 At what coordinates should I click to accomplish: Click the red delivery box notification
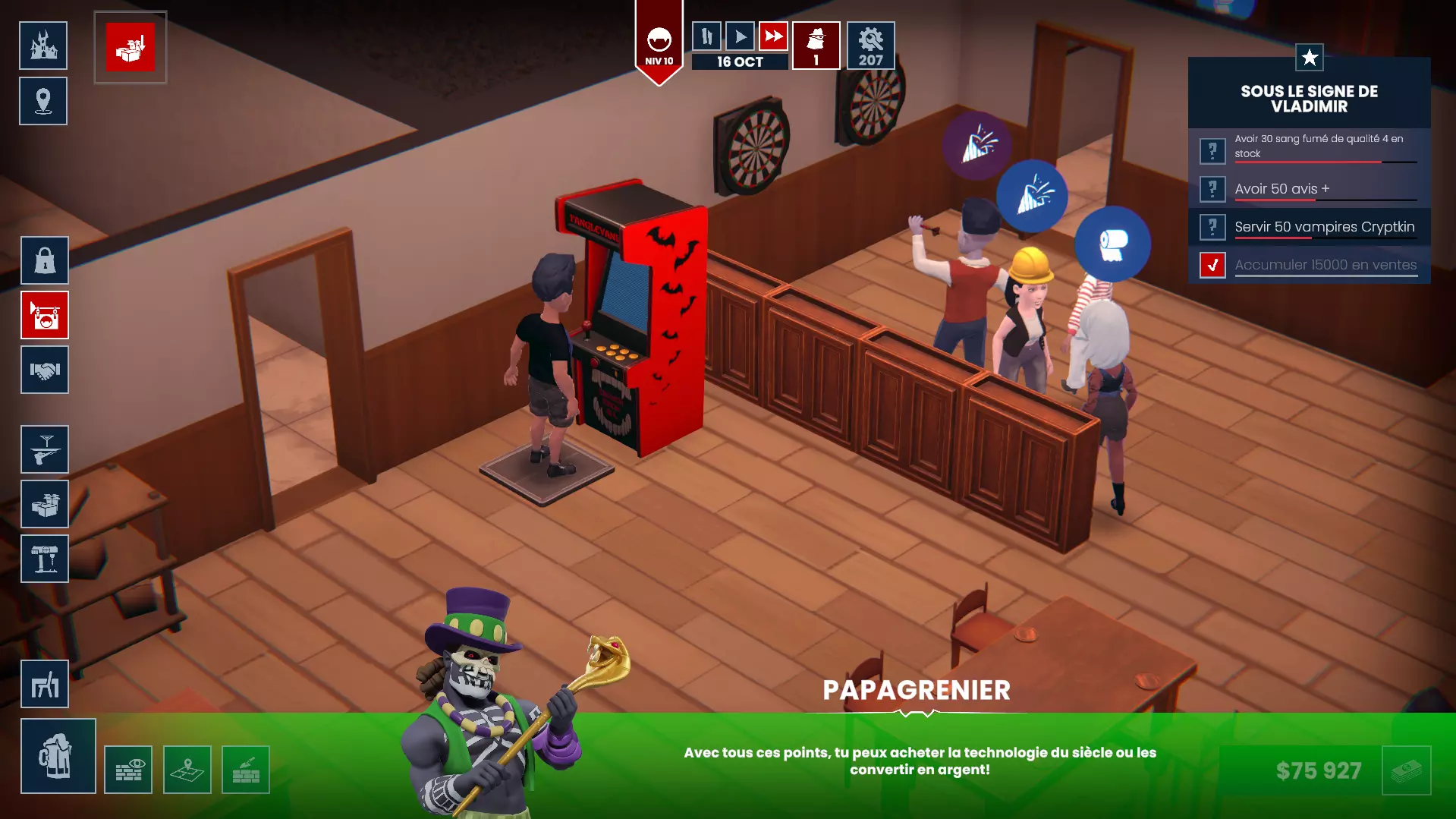[131, 47]
